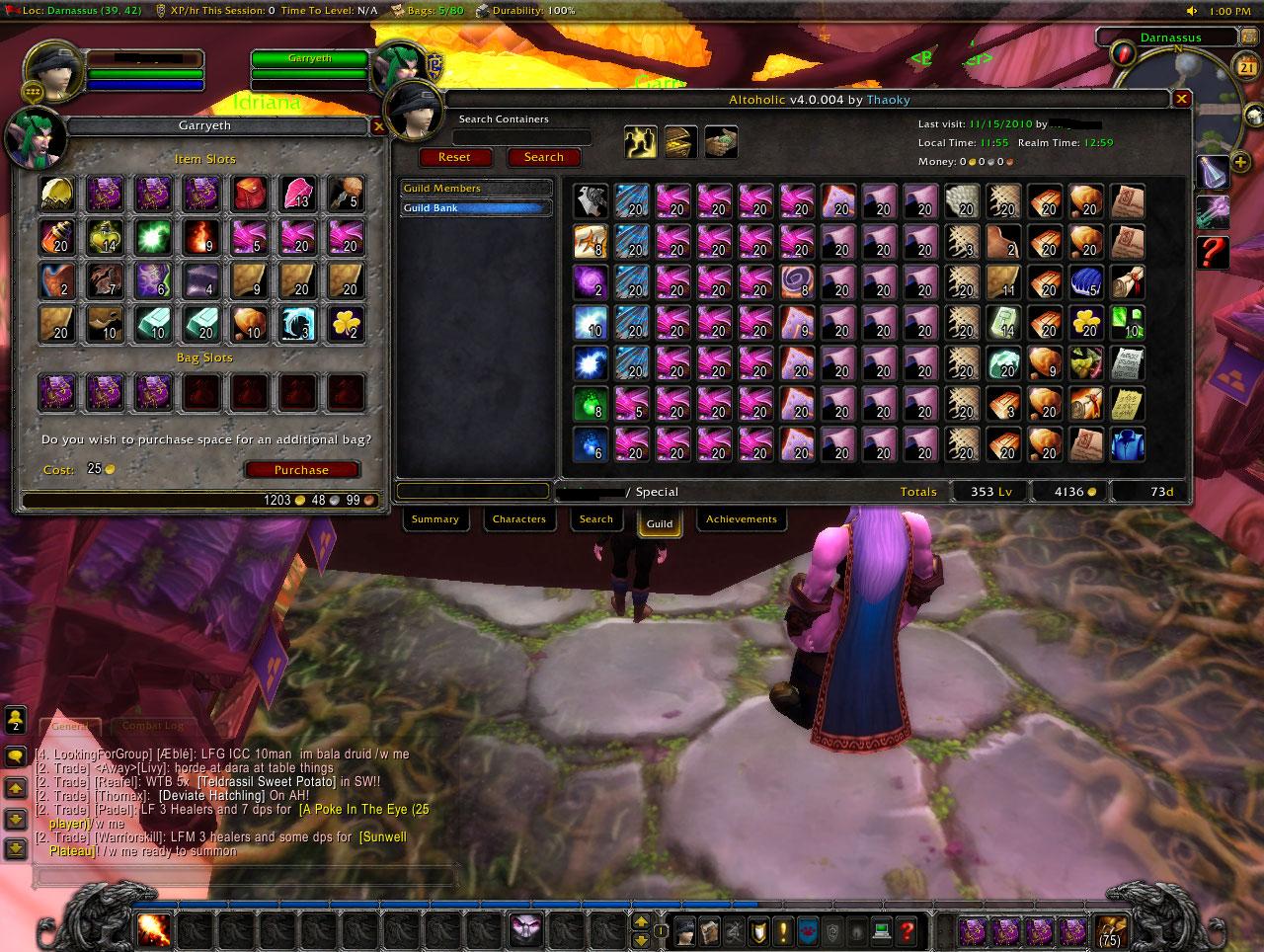The image size is (1264, 952).
Task: Click the Search Containers input field
Action: pyautogui.click(x=523, y=137)
